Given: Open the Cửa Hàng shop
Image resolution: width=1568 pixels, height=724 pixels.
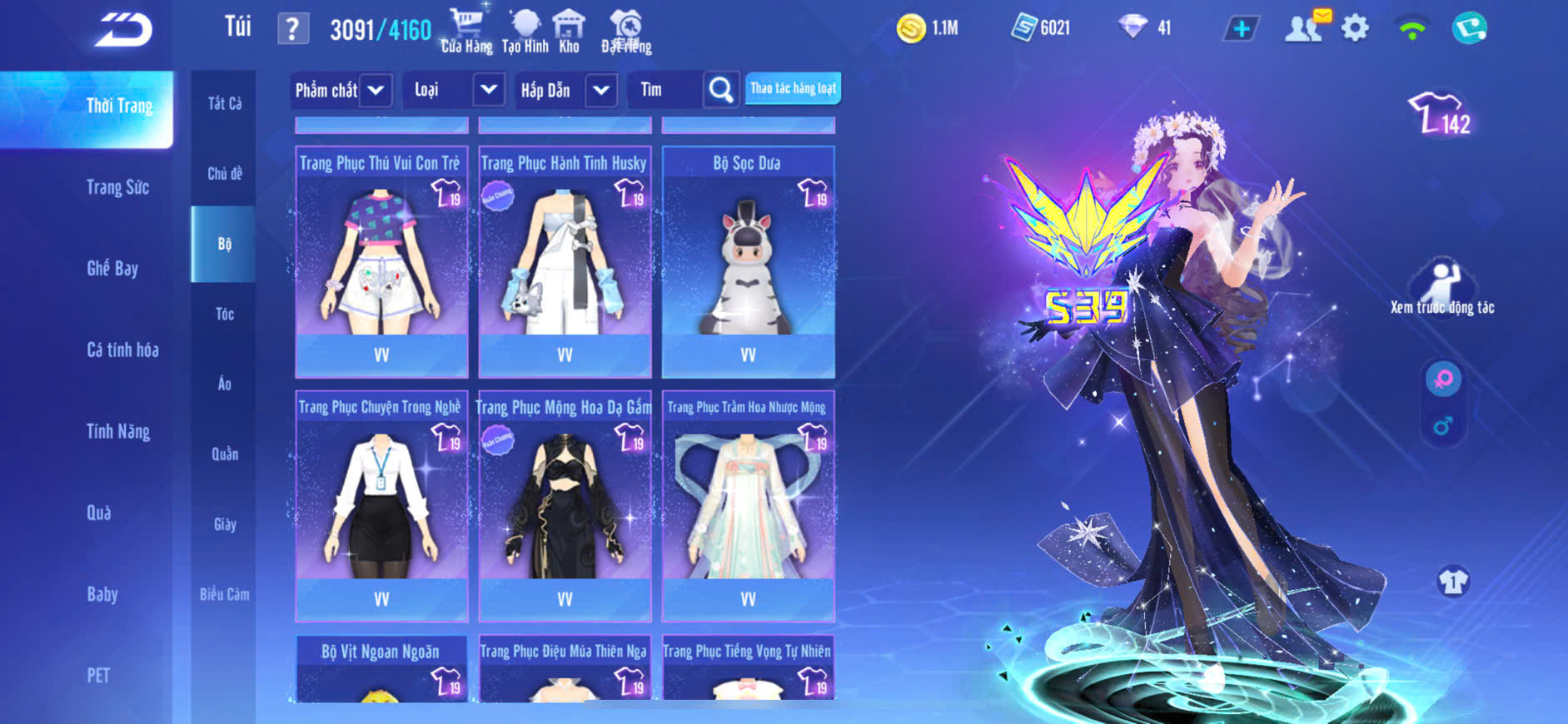Looking at the screenshot, I should click(x=466, y=31).
